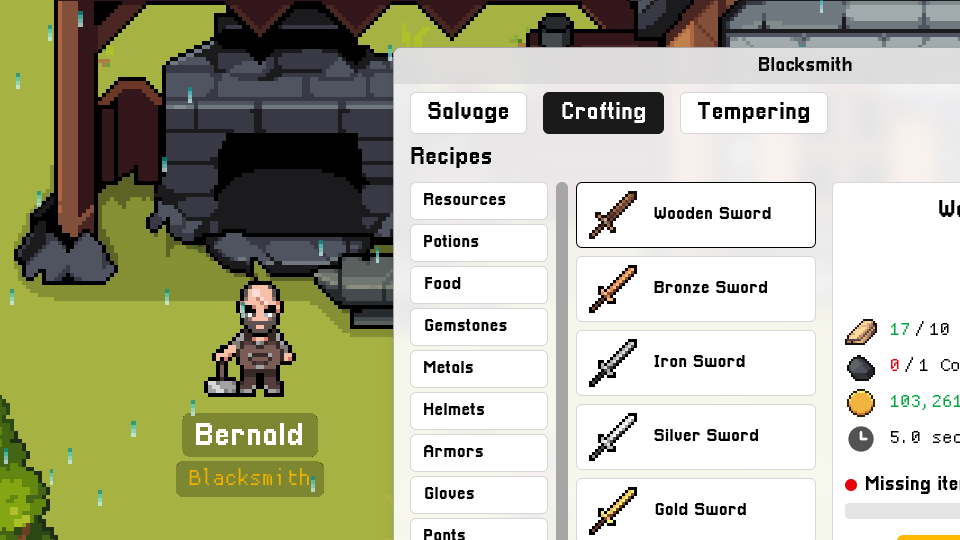Select the Tempering tab
The height and width of the screenshot is (540, 960).
coord(753,112)
